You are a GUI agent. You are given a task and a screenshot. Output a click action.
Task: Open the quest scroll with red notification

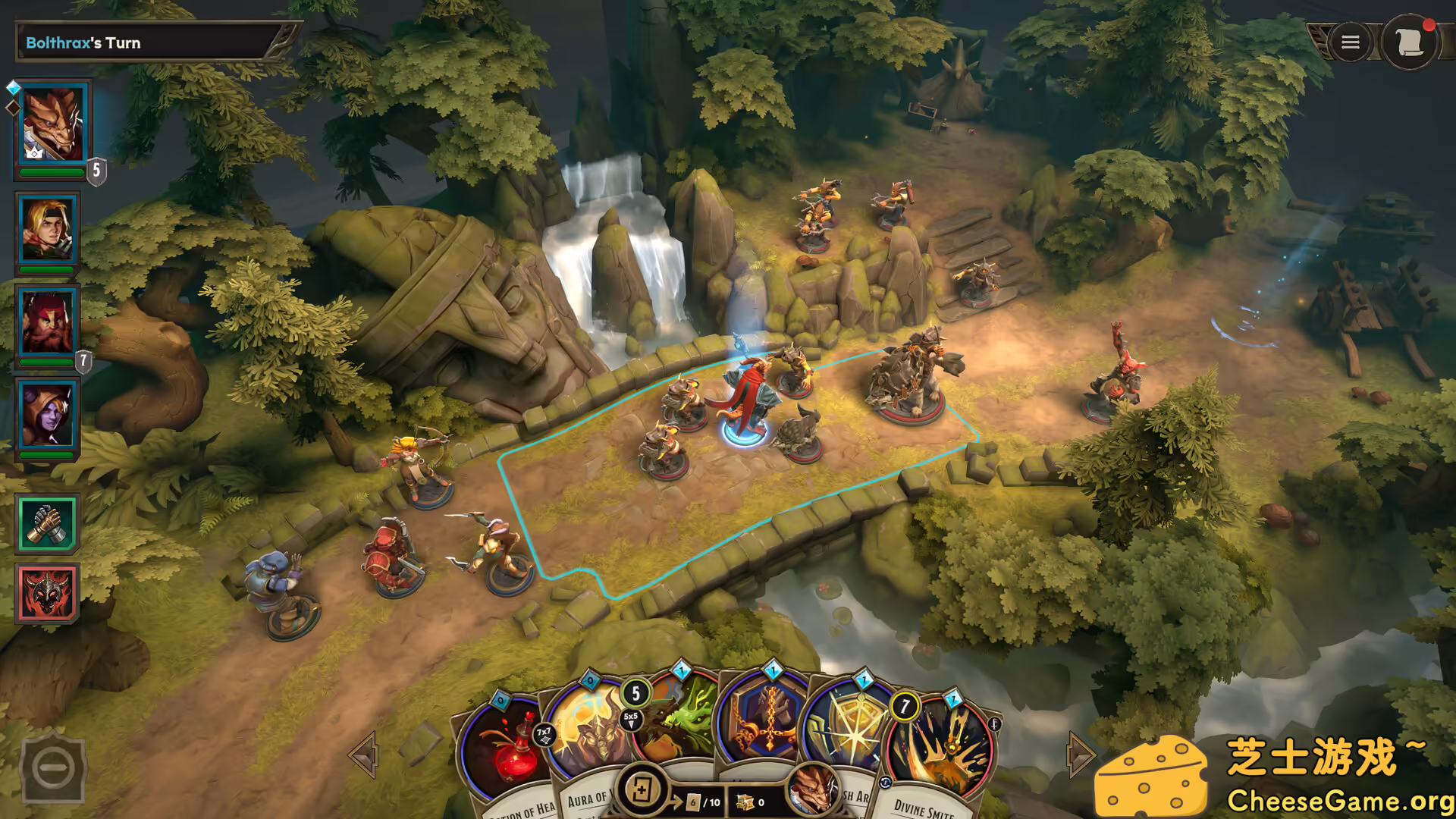click(1412, 43)
